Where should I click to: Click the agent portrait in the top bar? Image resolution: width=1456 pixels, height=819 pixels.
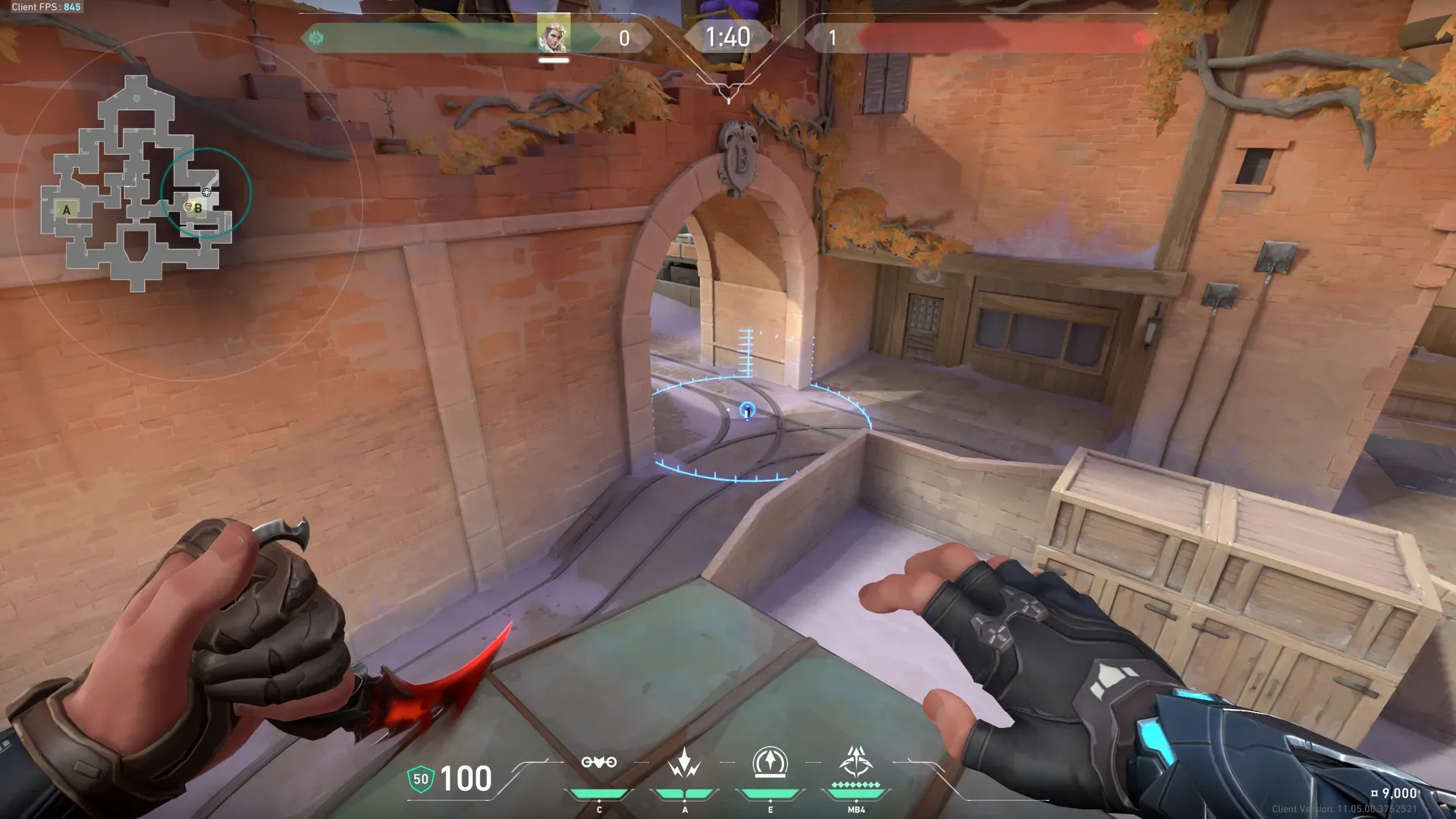554,35
